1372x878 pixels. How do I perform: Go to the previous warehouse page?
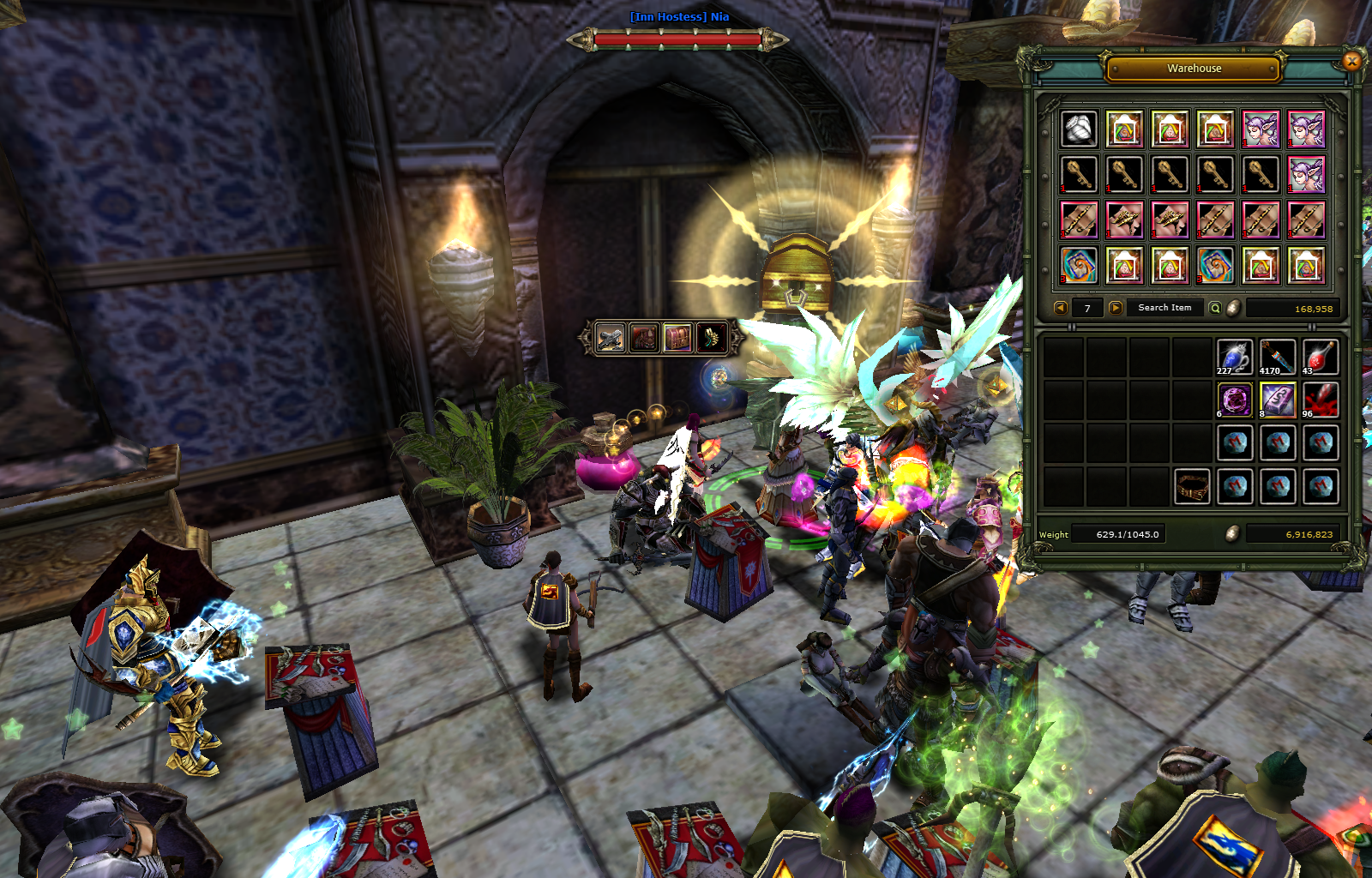[1061, 308]
